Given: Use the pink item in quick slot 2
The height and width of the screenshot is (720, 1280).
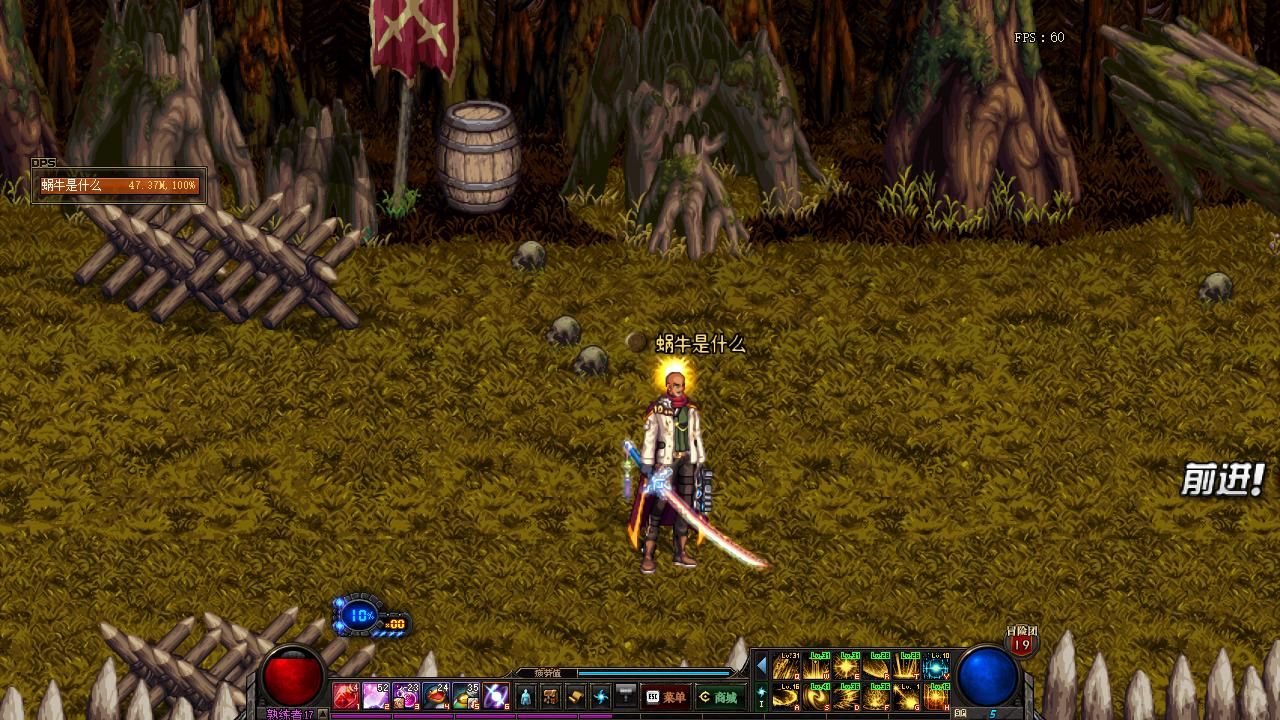Looking at the screenshot, I should 376,696.
